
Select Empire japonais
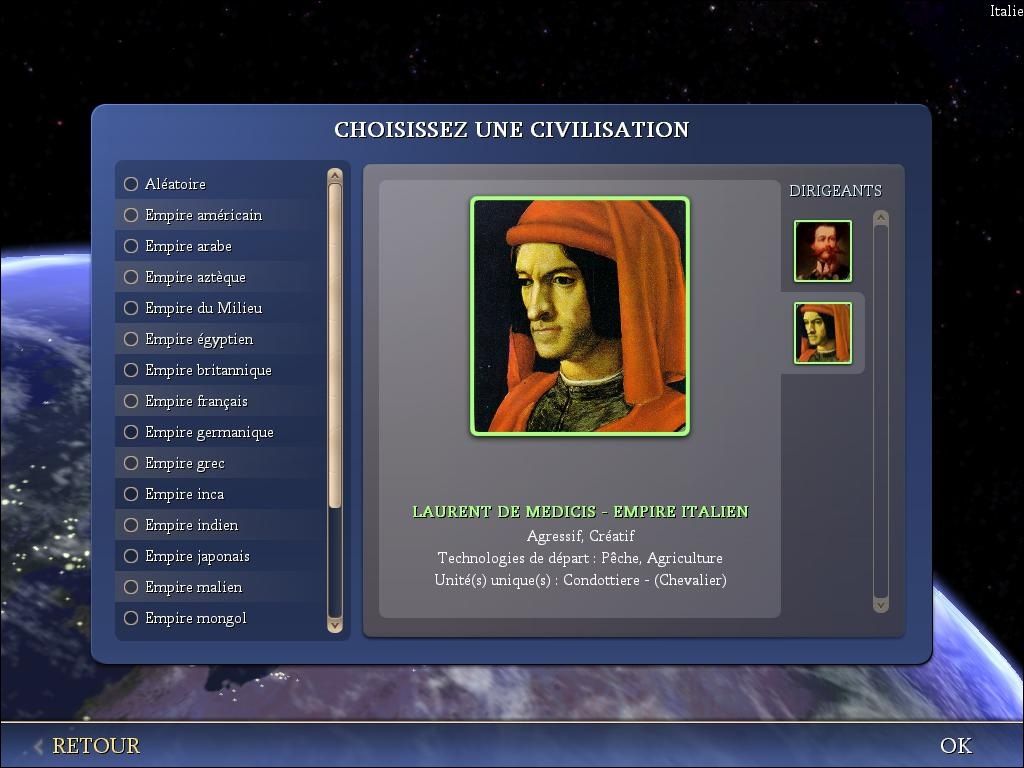tap(131, 556)
